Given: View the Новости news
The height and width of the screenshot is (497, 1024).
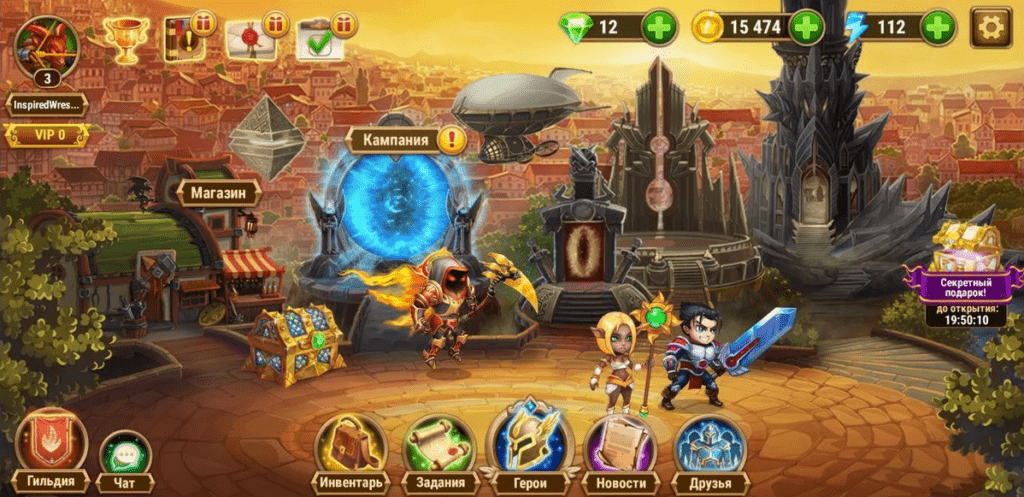Looking at the screenshot, I should click(619, 451).
